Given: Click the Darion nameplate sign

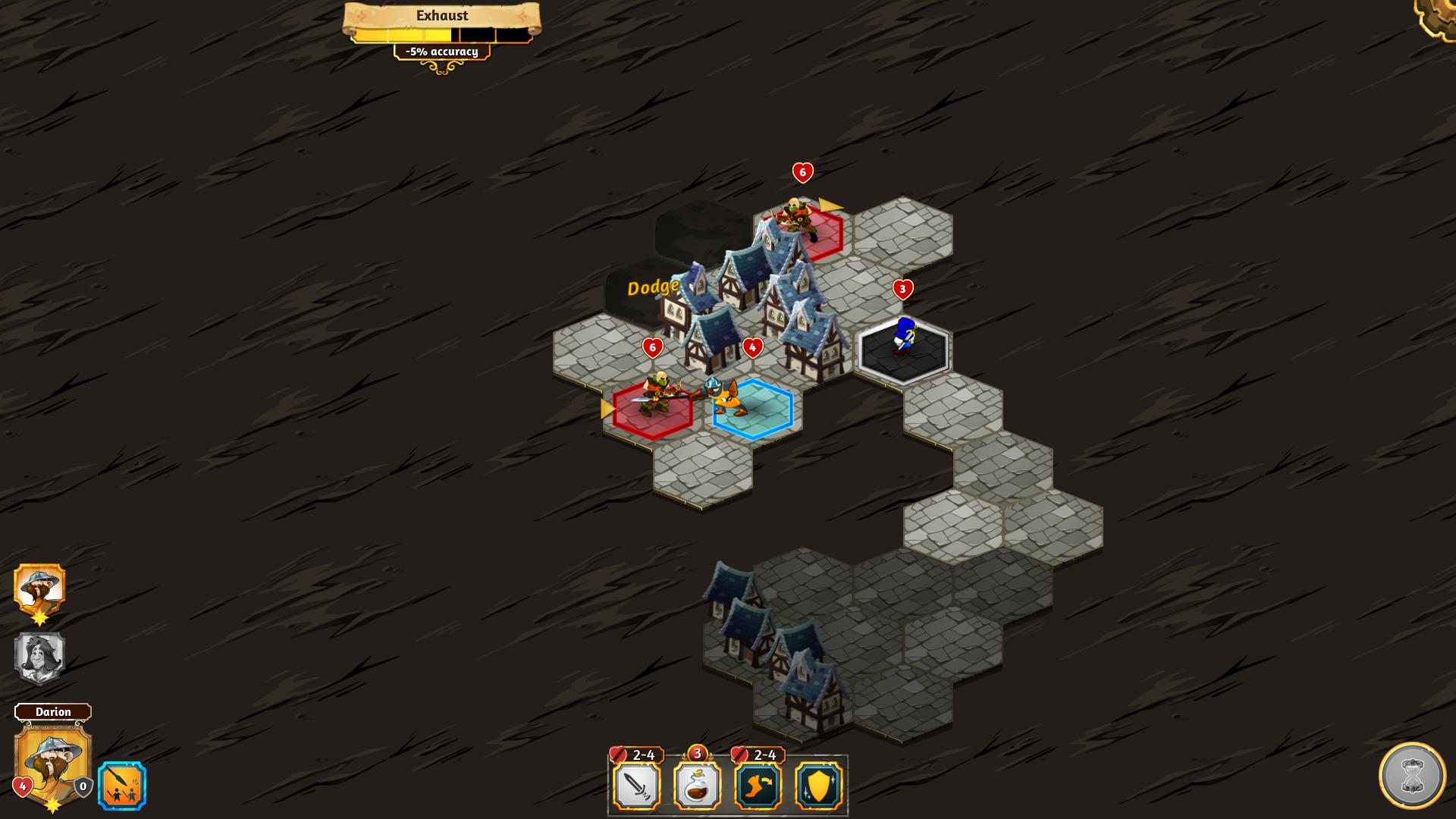Looking at the screenshot, I should (54, 712).
